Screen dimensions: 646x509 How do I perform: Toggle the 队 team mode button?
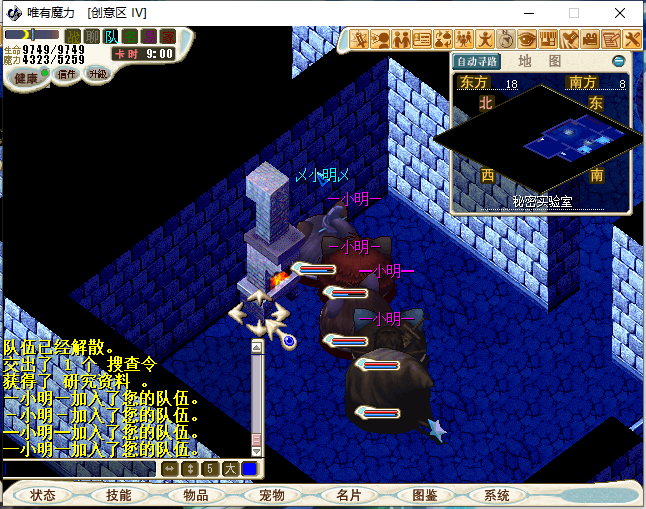click(111, 37)
